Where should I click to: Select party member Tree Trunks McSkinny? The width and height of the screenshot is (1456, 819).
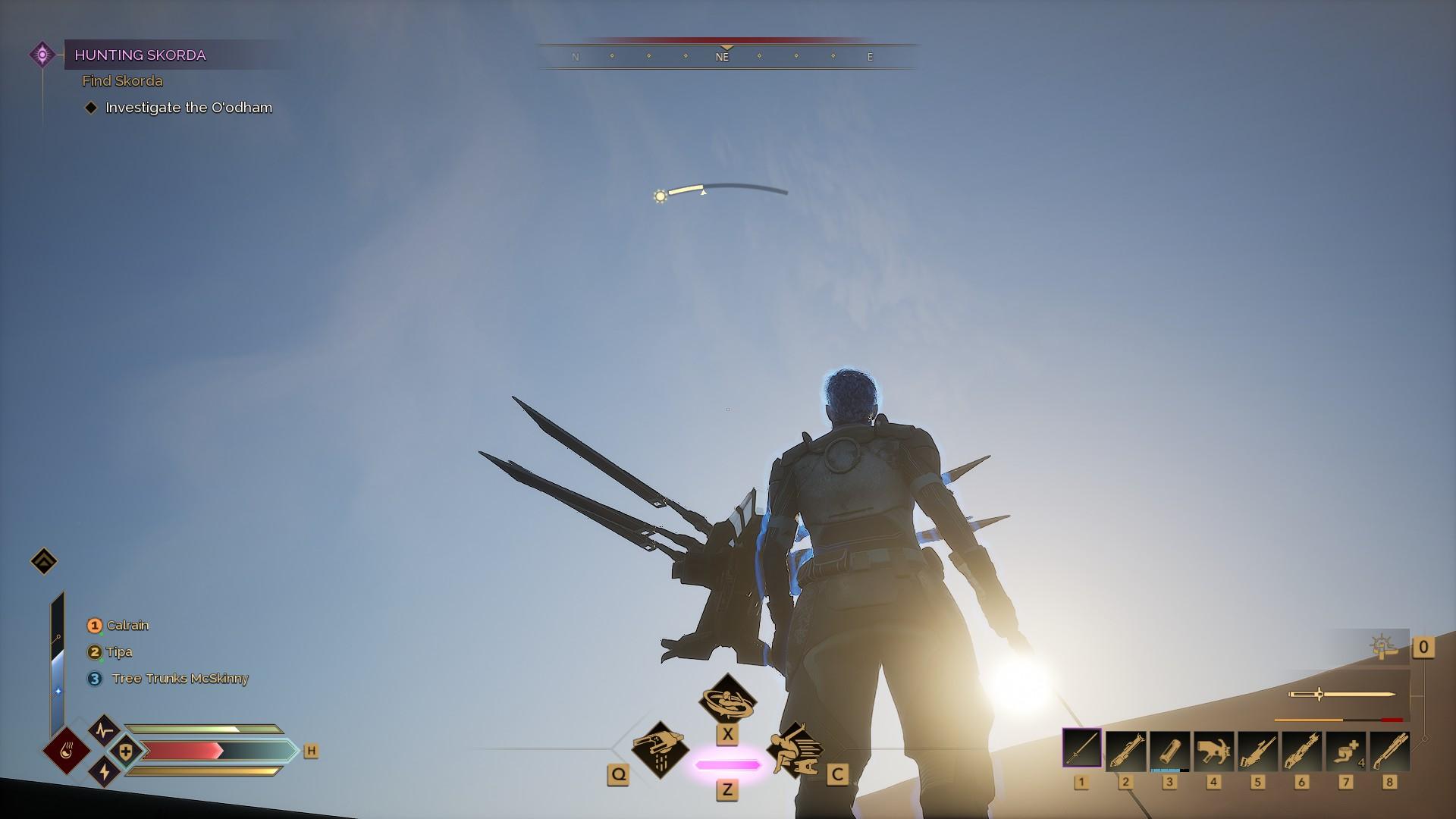point(179,679)
